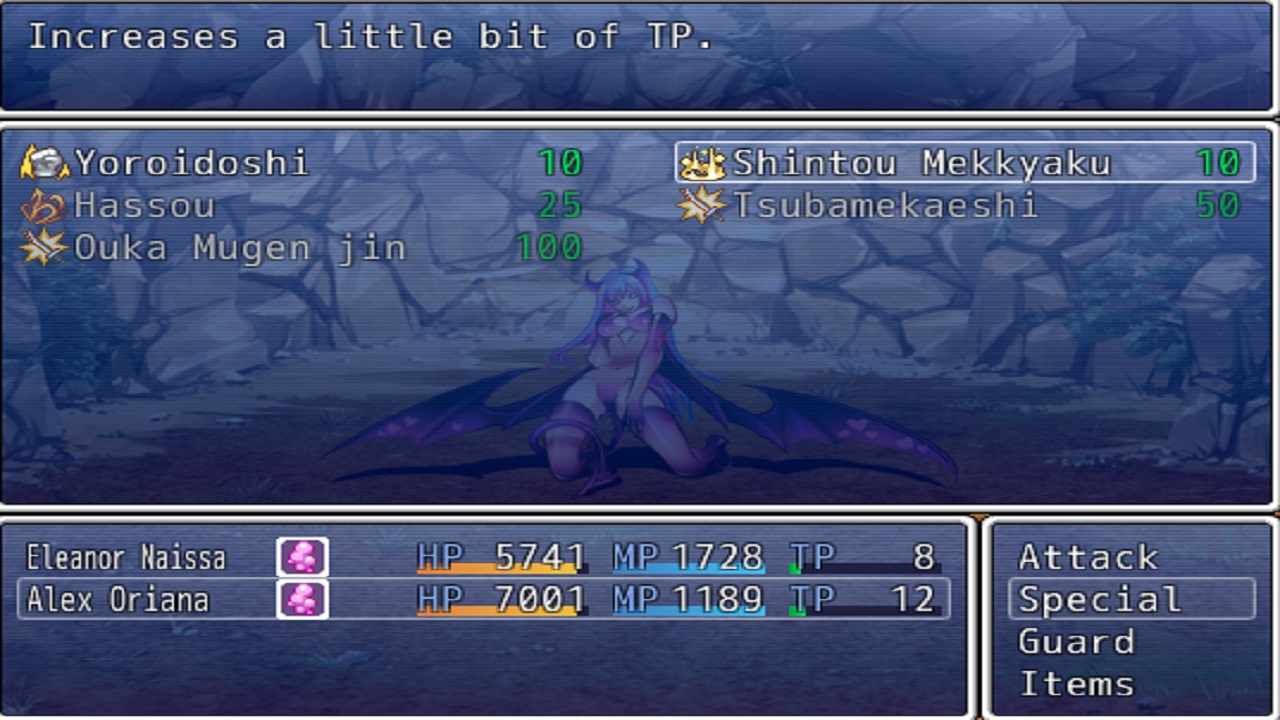Click the Special command entry
The width and height of the screenshot is (1280, 720).
click(1100, 599)
